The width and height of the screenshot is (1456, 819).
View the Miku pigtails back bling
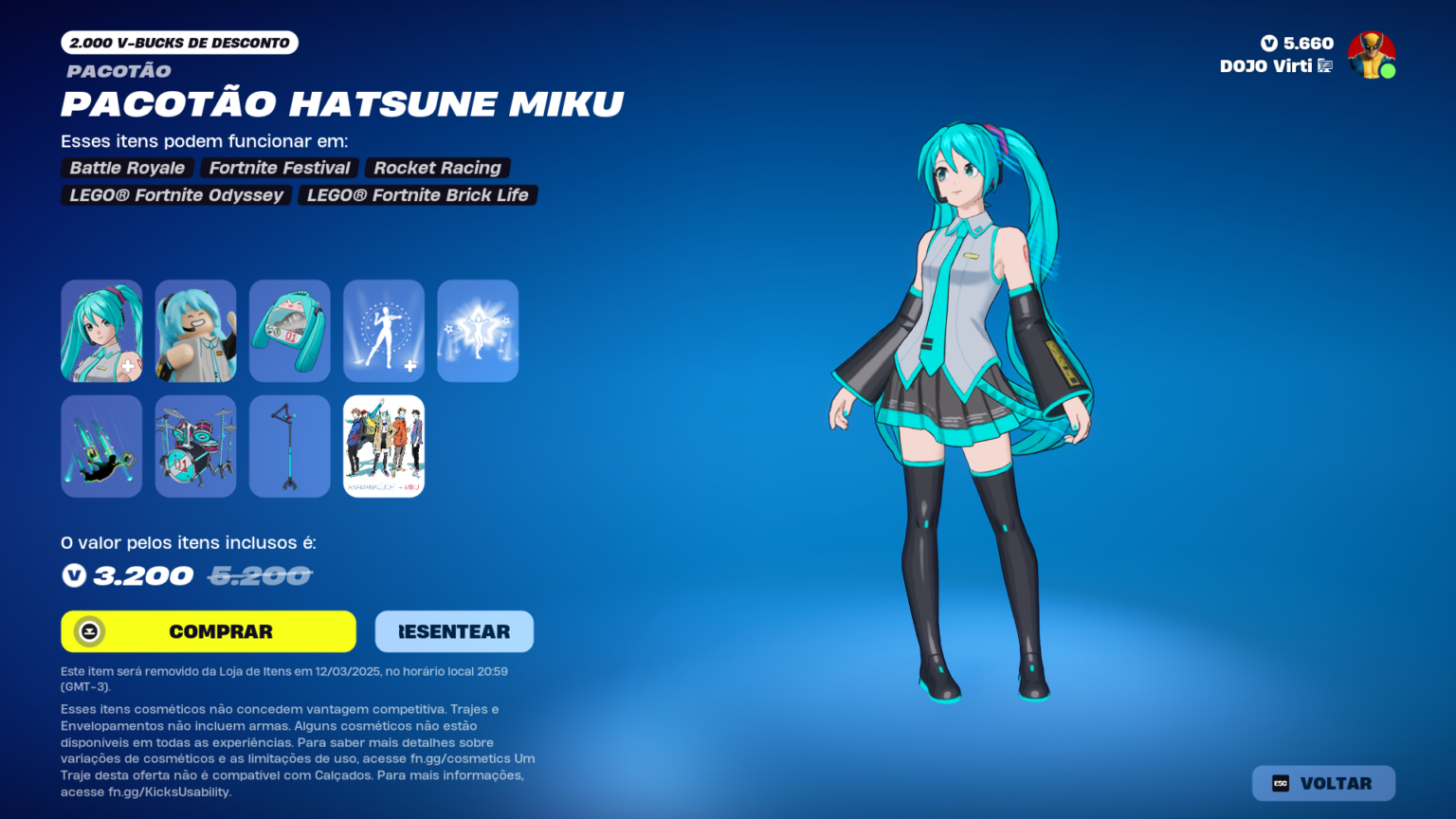point(289,331)
